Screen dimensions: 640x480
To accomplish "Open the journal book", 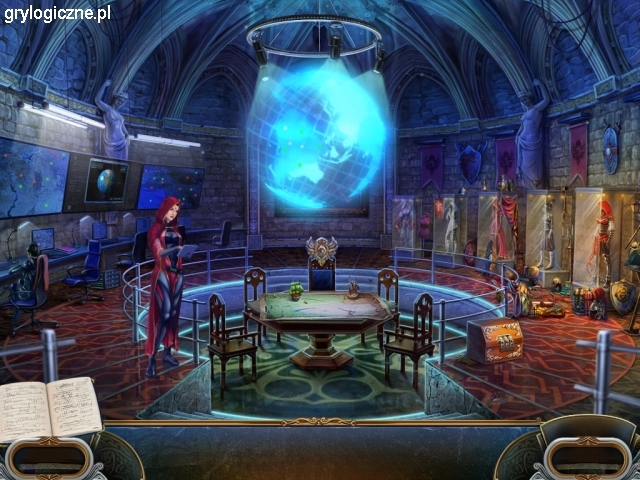I will (50, 408).
